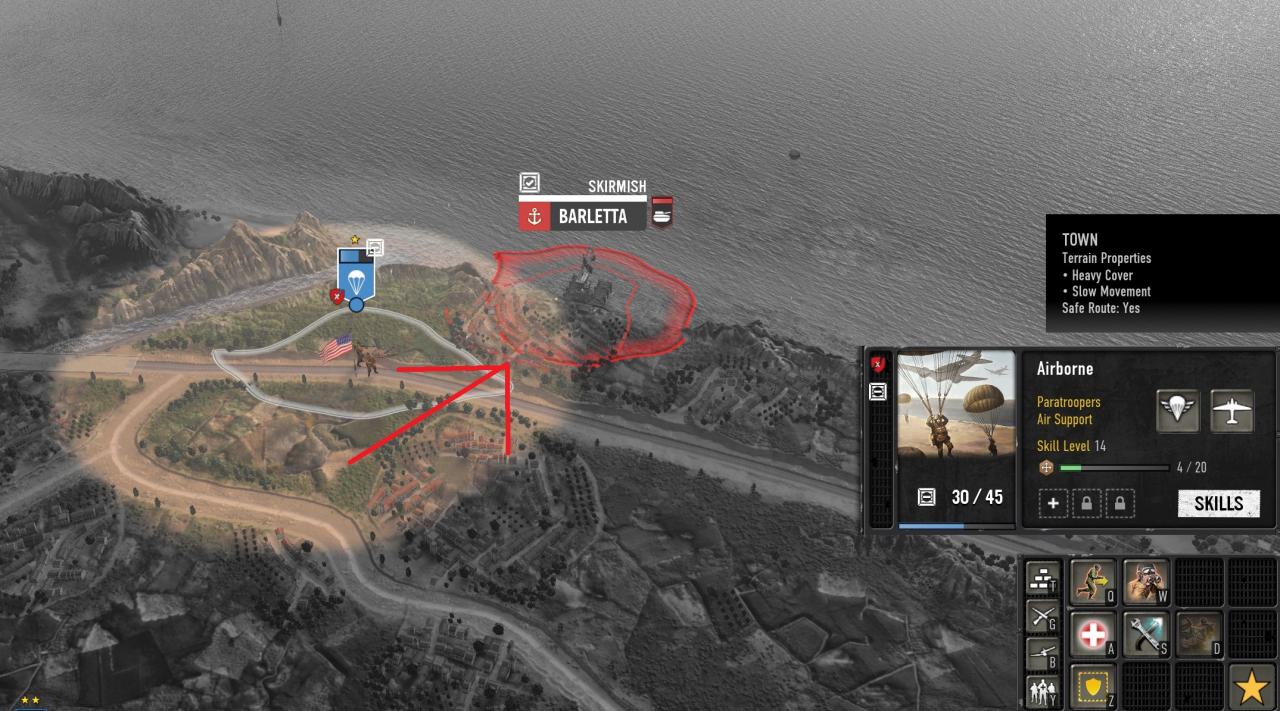
Task: Activate the yellow shield fortify ability
Action: click(1093, 687)
